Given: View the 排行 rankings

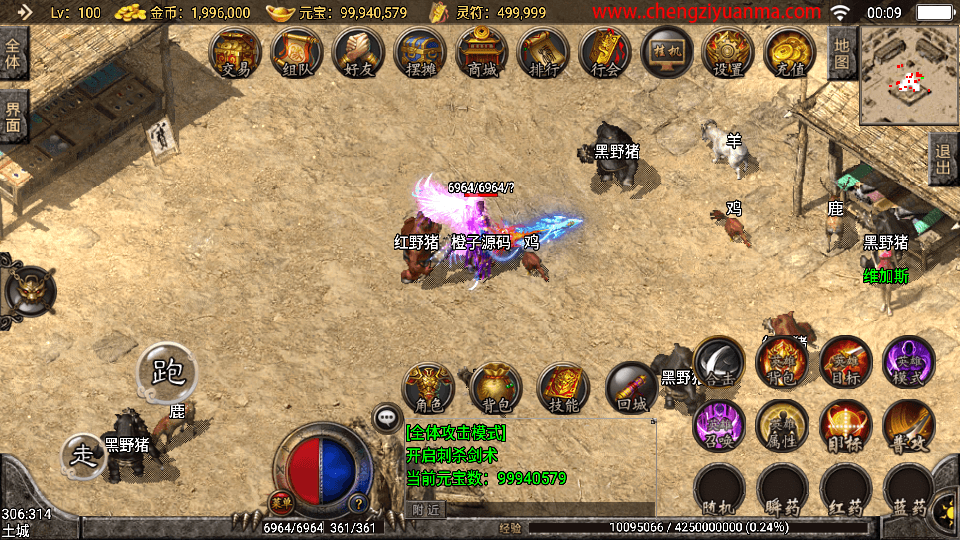Looking at the screenshot, I should click(544, 52).
